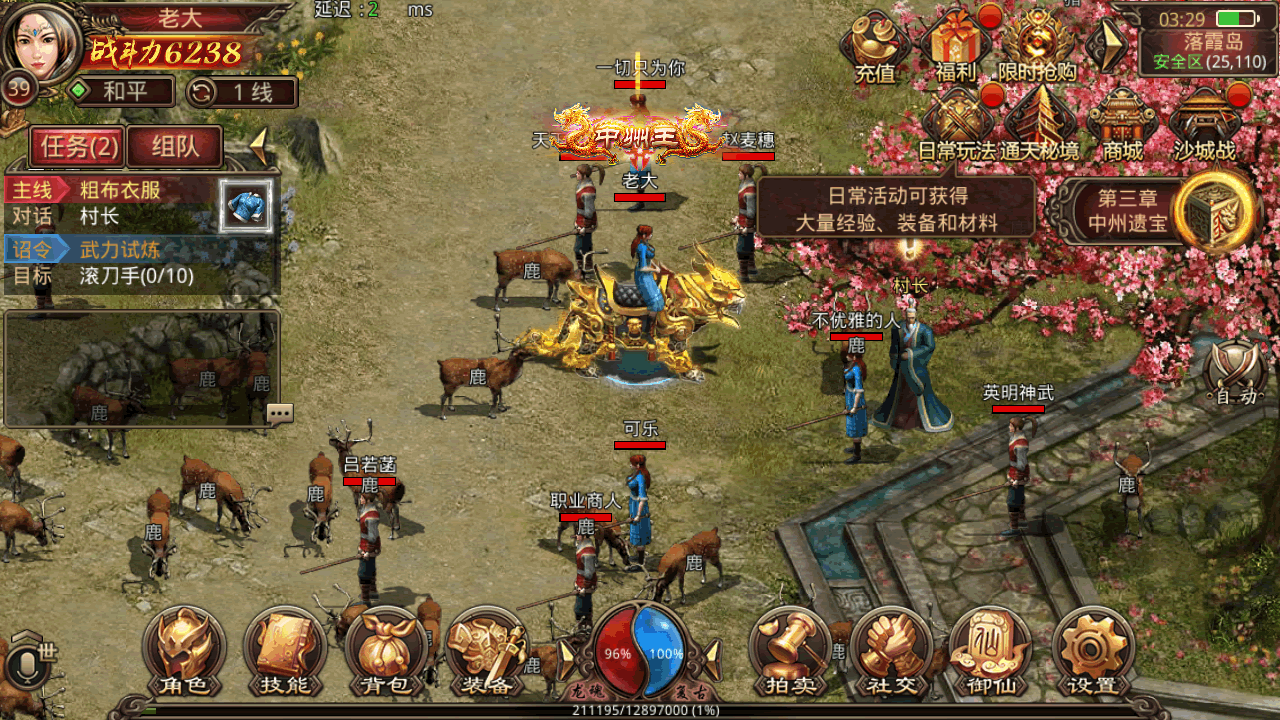Viewport: 1280px width, 720px height.
Task: Open the 装备 equipment menu
Action: tap(486, 650)
